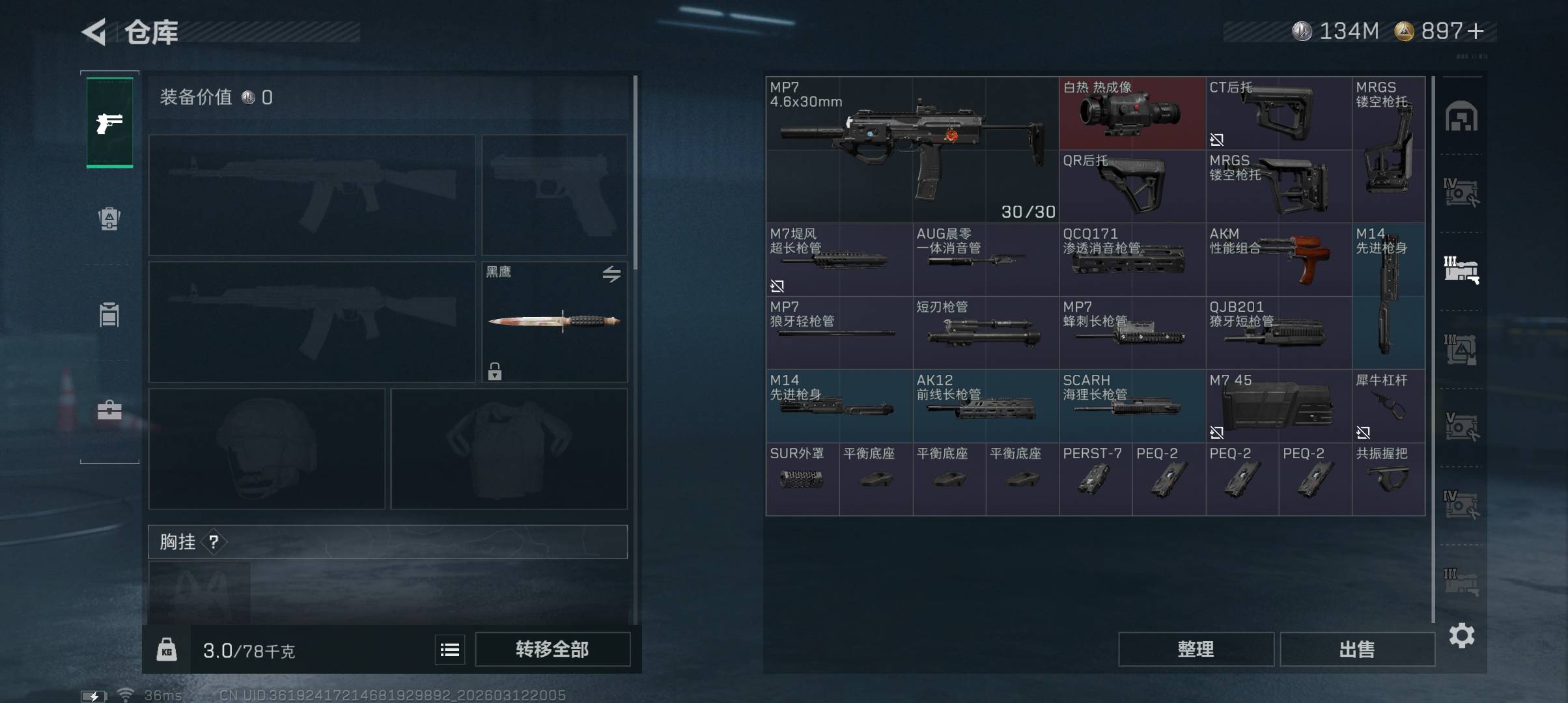Image resolution: width=1568 pixels, height=703 pixels.
Task: Pick the CT后托 stock item
Action: coord(1278,113)
